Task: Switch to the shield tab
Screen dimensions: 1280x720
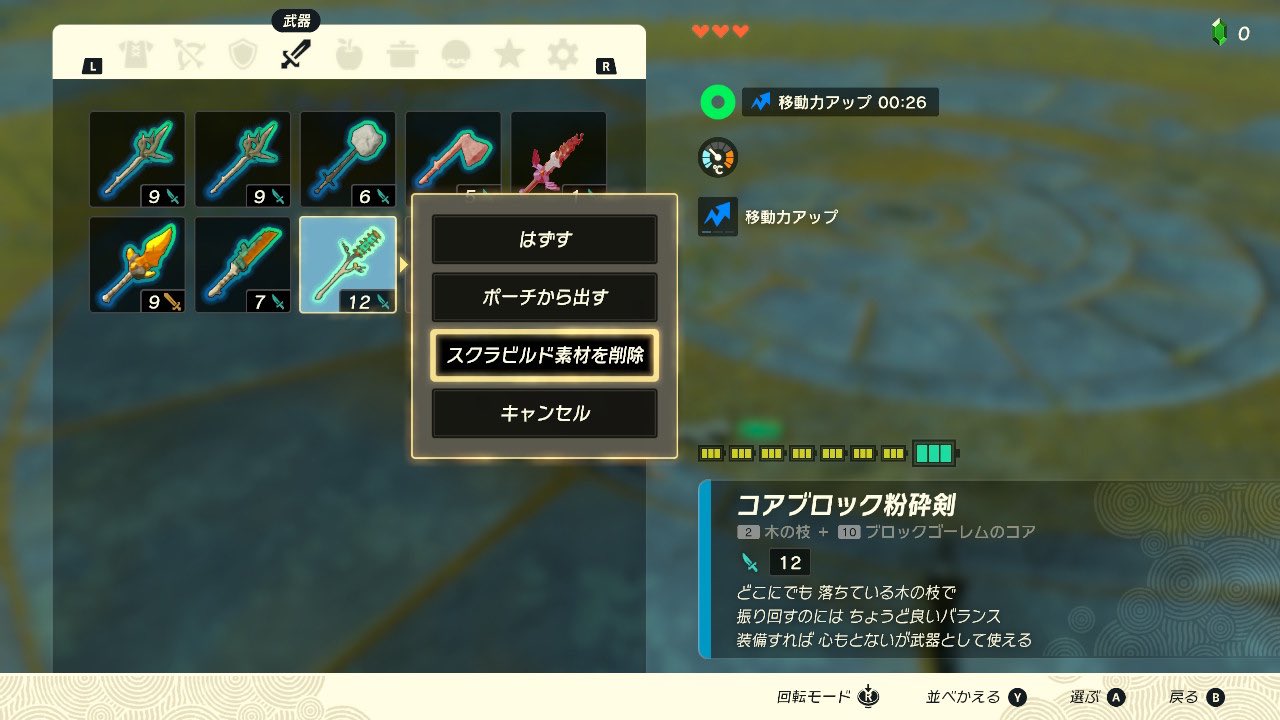Action: [x=243, y=55]
